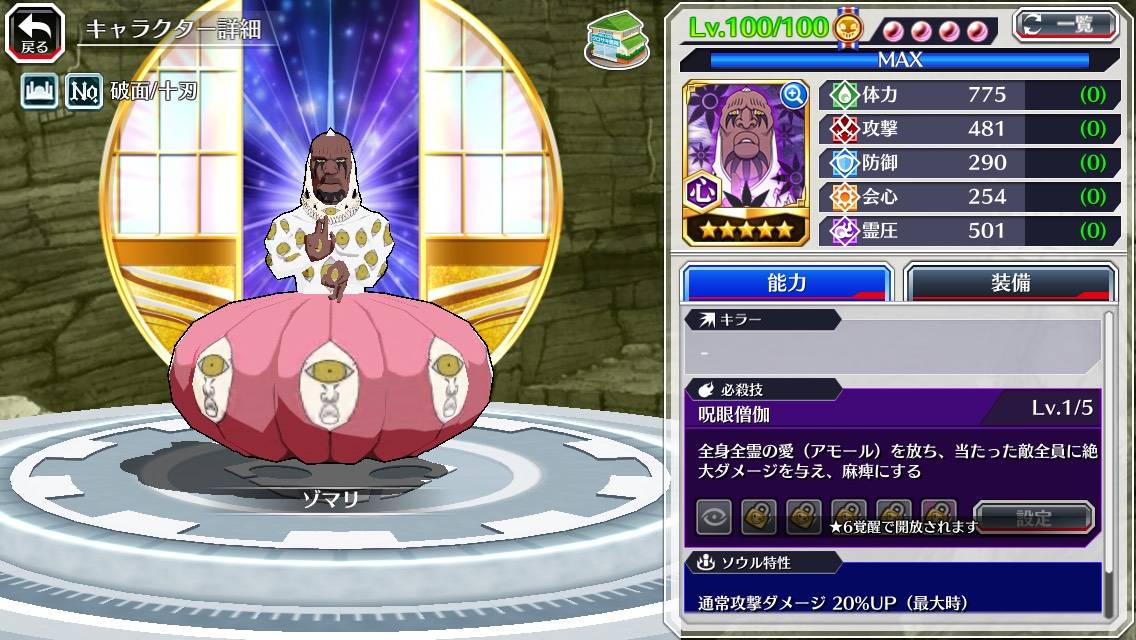Tap the 設定 button for special move
The image size is (1136, 640).
click(x=1034, y=518)
